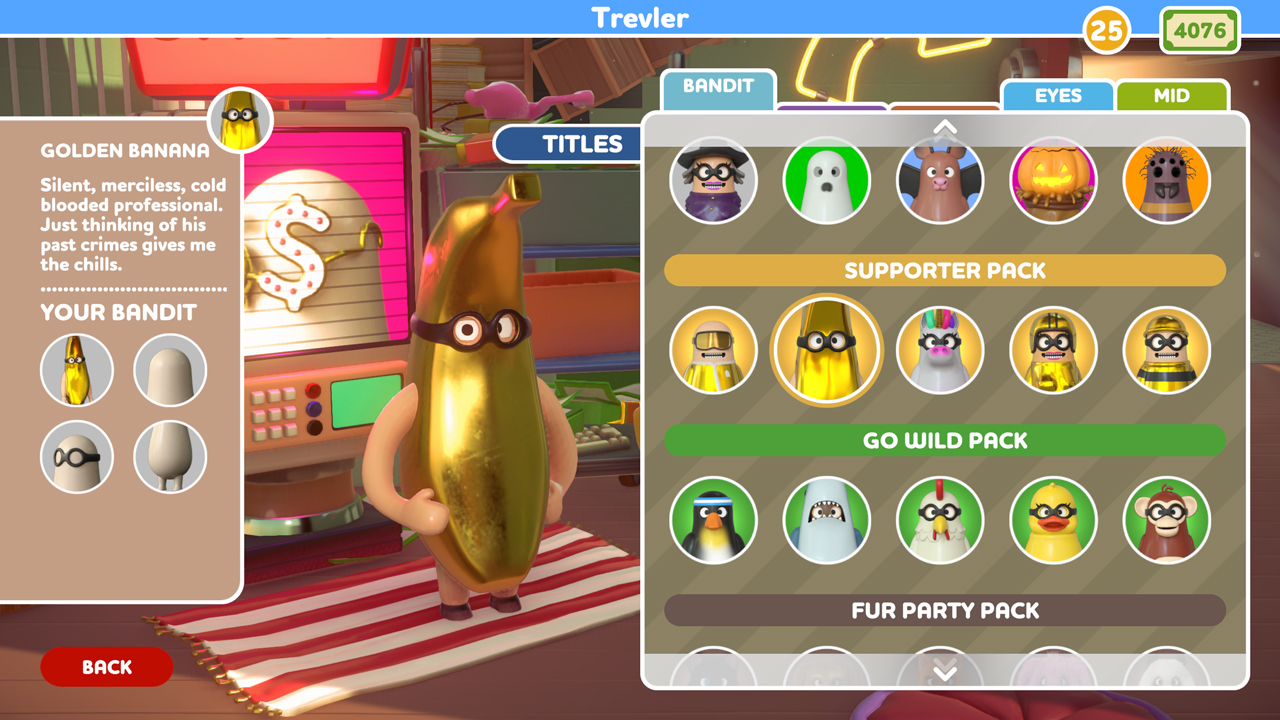Open the MID tab

click(x=1172, y=96)
